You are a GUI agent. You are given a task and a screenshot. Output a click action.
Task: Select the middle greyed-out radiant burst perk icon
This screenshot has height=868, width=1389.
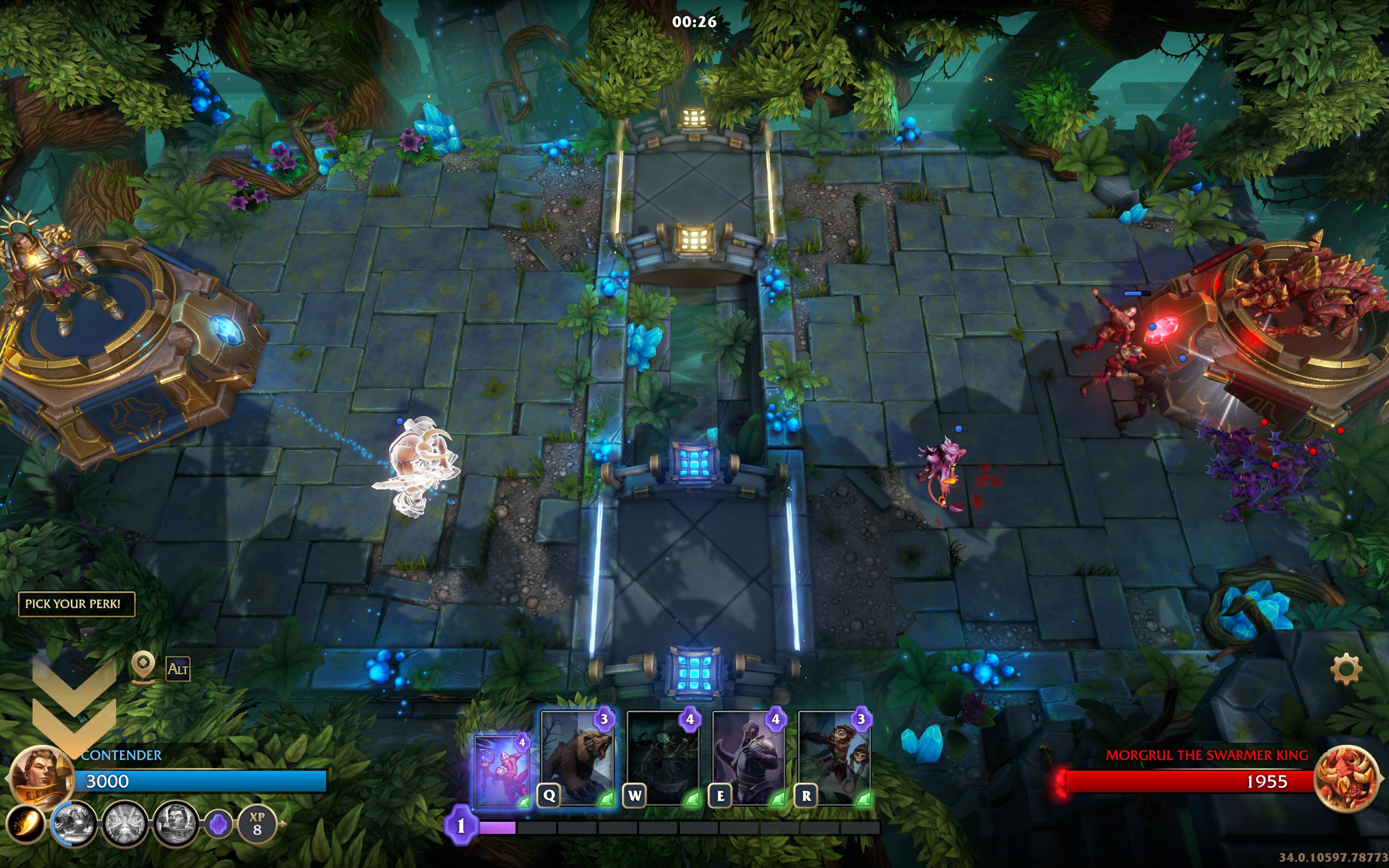[x=124, y=825]
